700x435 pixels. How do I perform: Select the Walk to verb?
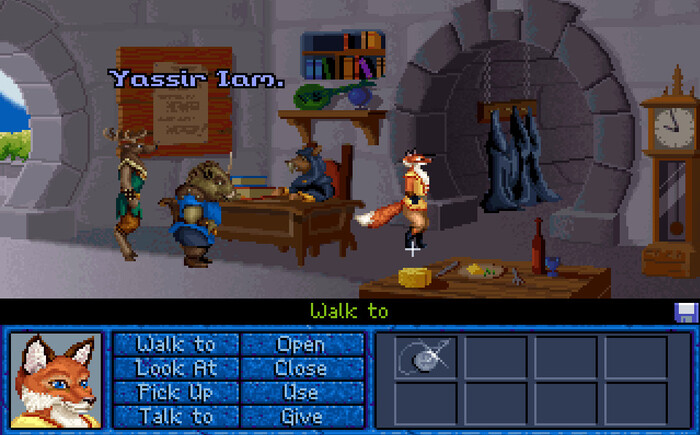coord(175,345)
